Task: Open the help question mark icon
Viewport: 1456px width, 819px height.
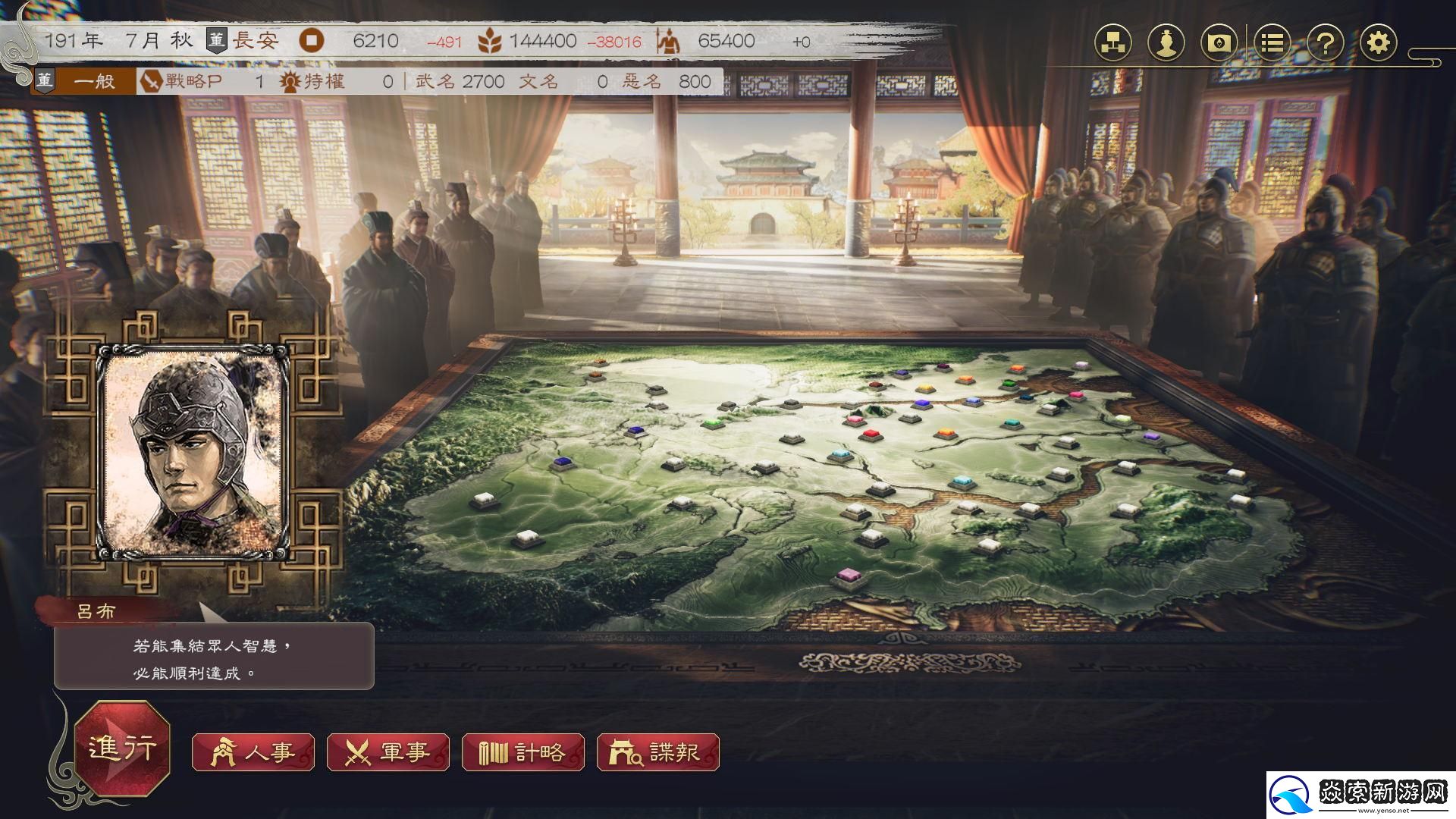Action: (x=1325, y=43)
